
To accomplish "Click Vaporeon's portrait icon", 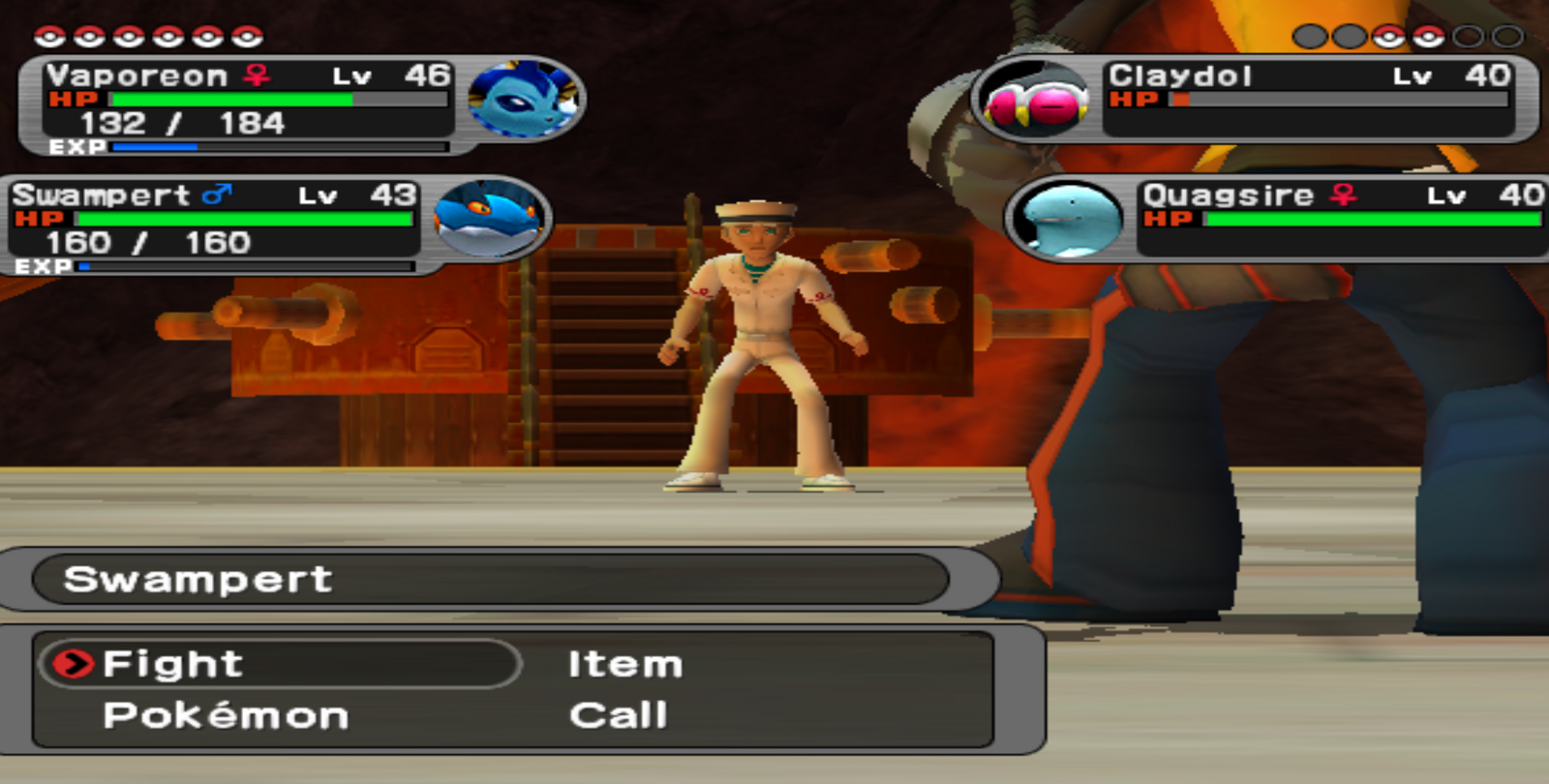I will [x=522, y=99].
